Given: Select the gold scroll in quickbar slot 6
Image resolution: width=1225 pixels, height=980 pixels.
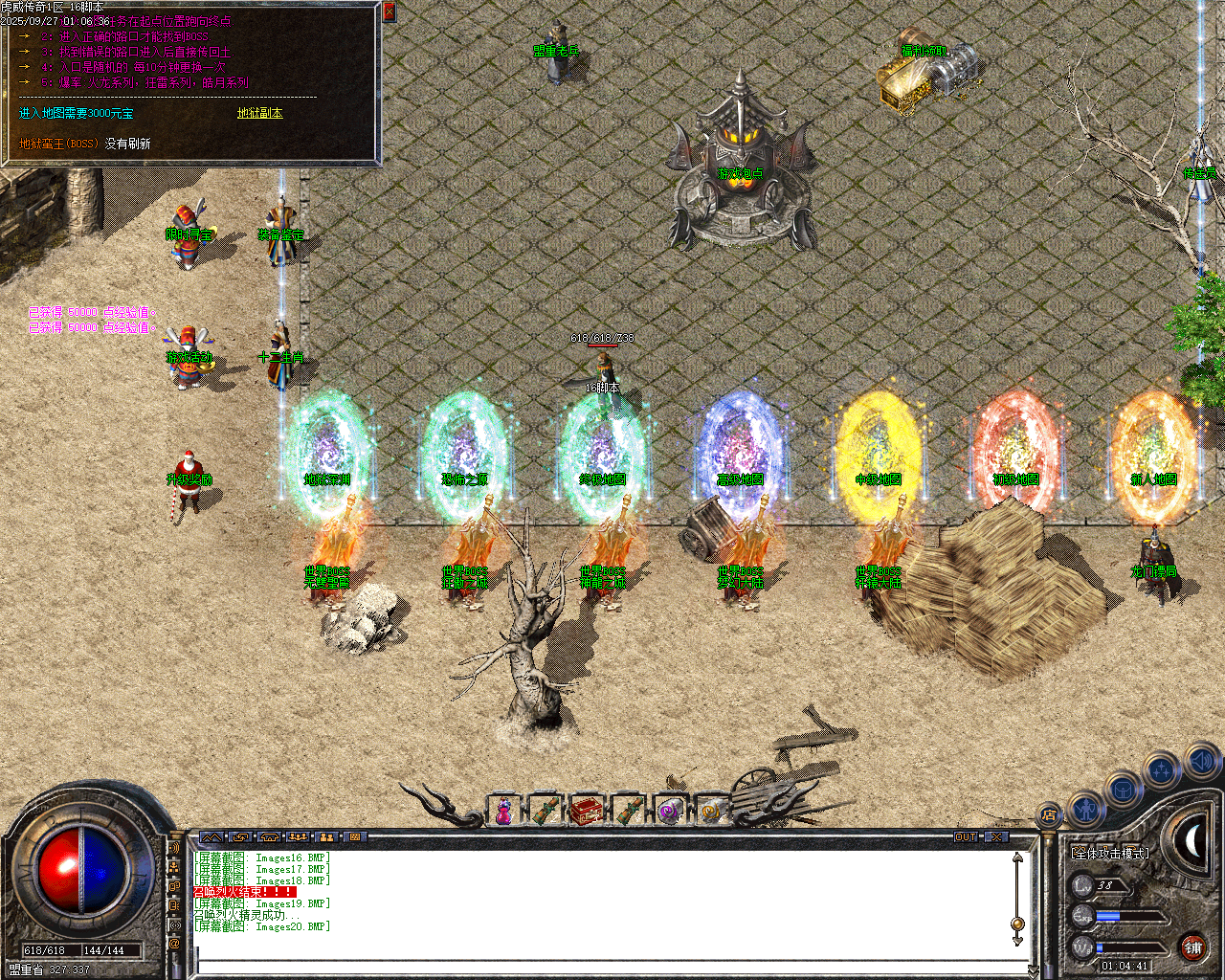Looking at the screenshot, I should click(x=710, y=810).
